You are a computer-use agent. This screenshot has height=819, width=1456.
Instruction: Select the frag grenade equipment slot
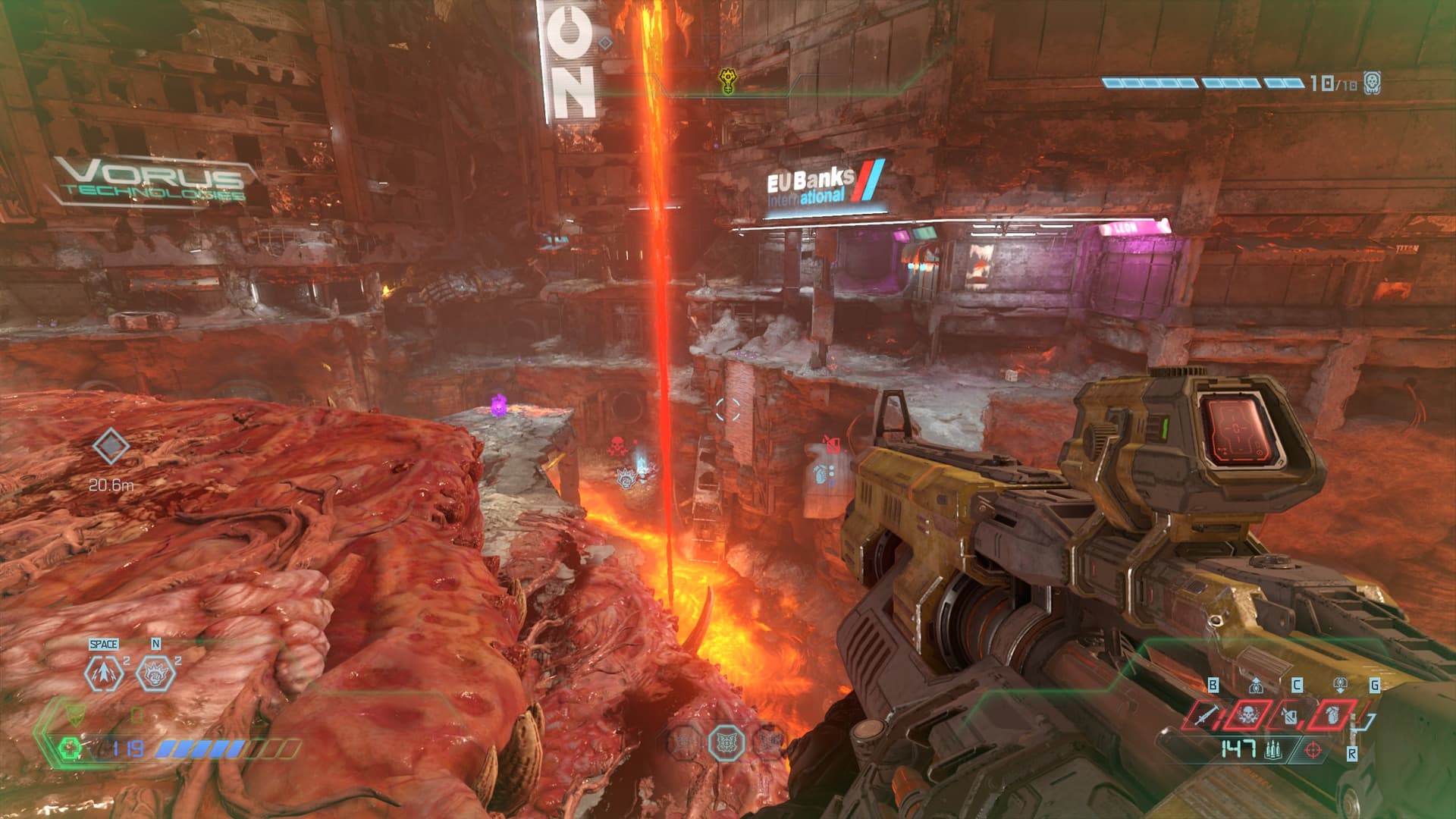click(x=1332, y=714)
